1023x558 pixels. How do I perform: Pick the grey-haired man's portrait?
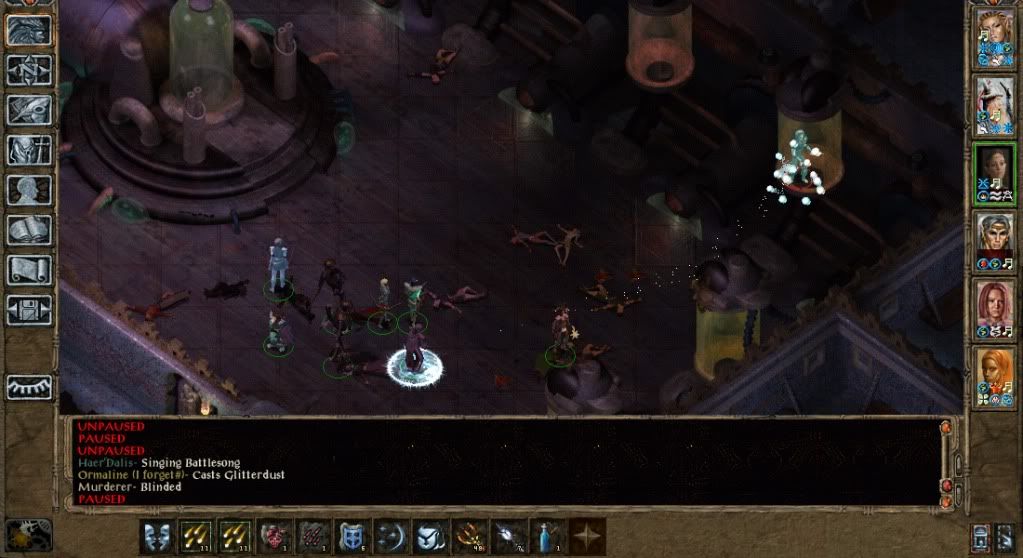pyautogui.click(x=995, y=240)
